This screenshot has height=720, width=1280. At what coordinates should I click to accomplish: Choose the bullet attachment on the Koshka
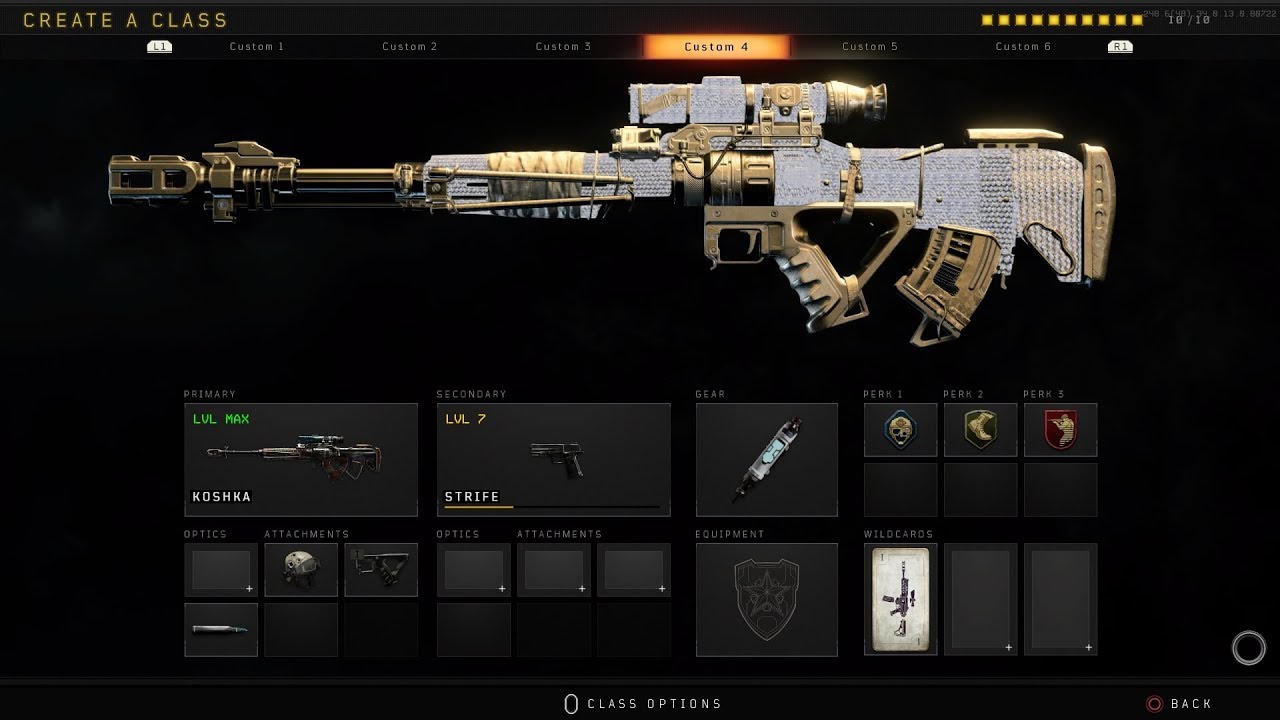pyautogui.click(x=221, y=630)
